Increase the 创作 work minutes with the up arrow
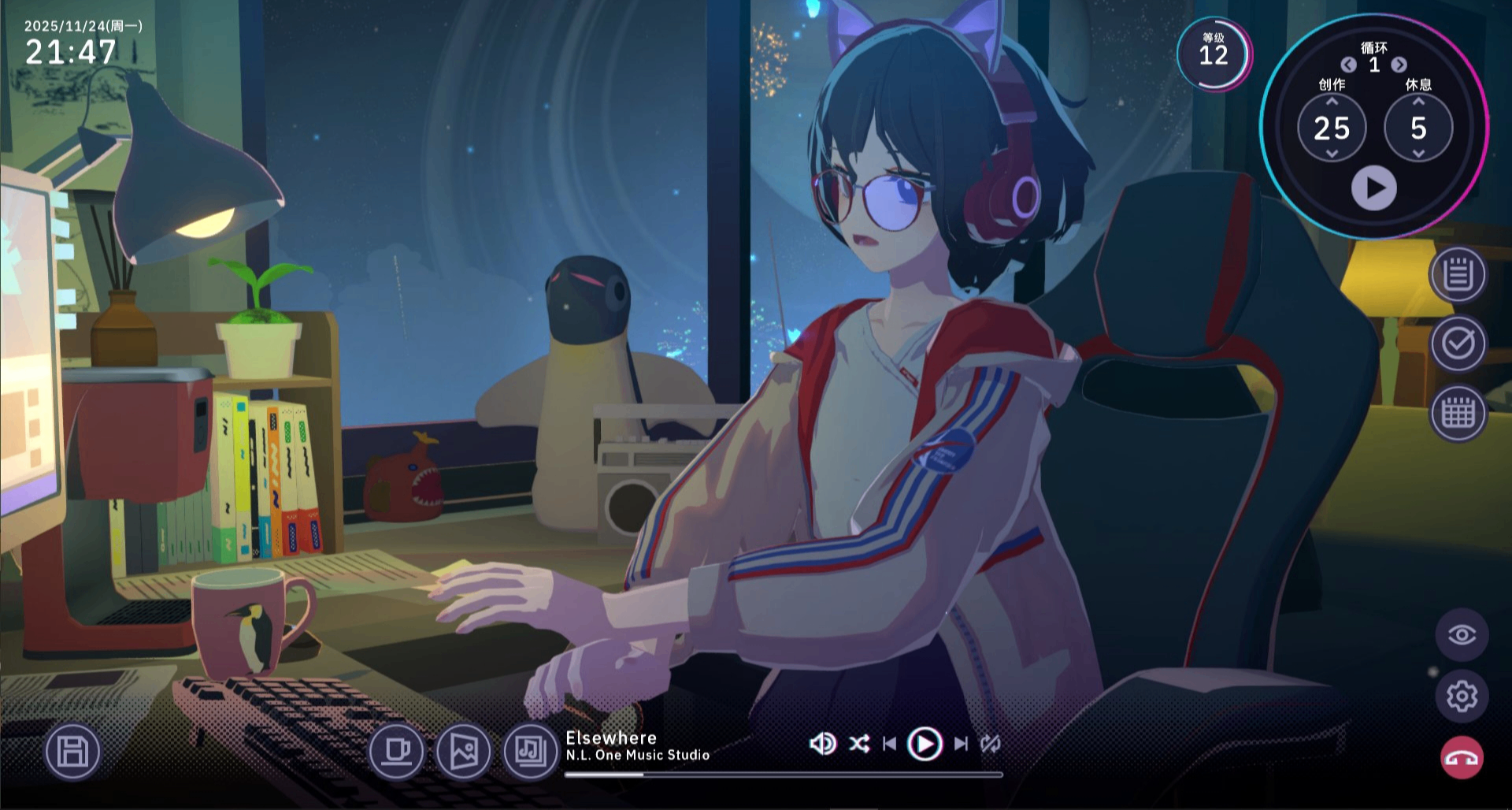Viewport: 1512px width, 810px height. pos(1332,102)
